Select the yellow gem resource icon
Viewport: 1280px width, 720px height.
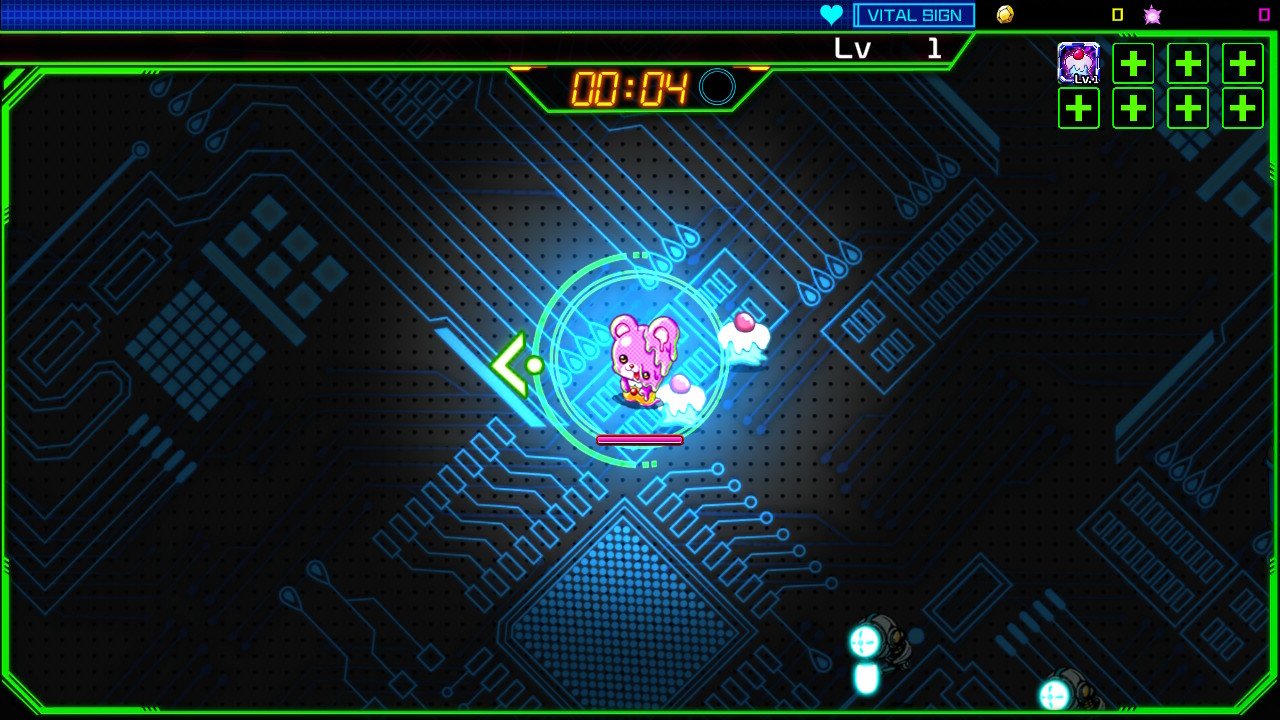pos(1118,14)
